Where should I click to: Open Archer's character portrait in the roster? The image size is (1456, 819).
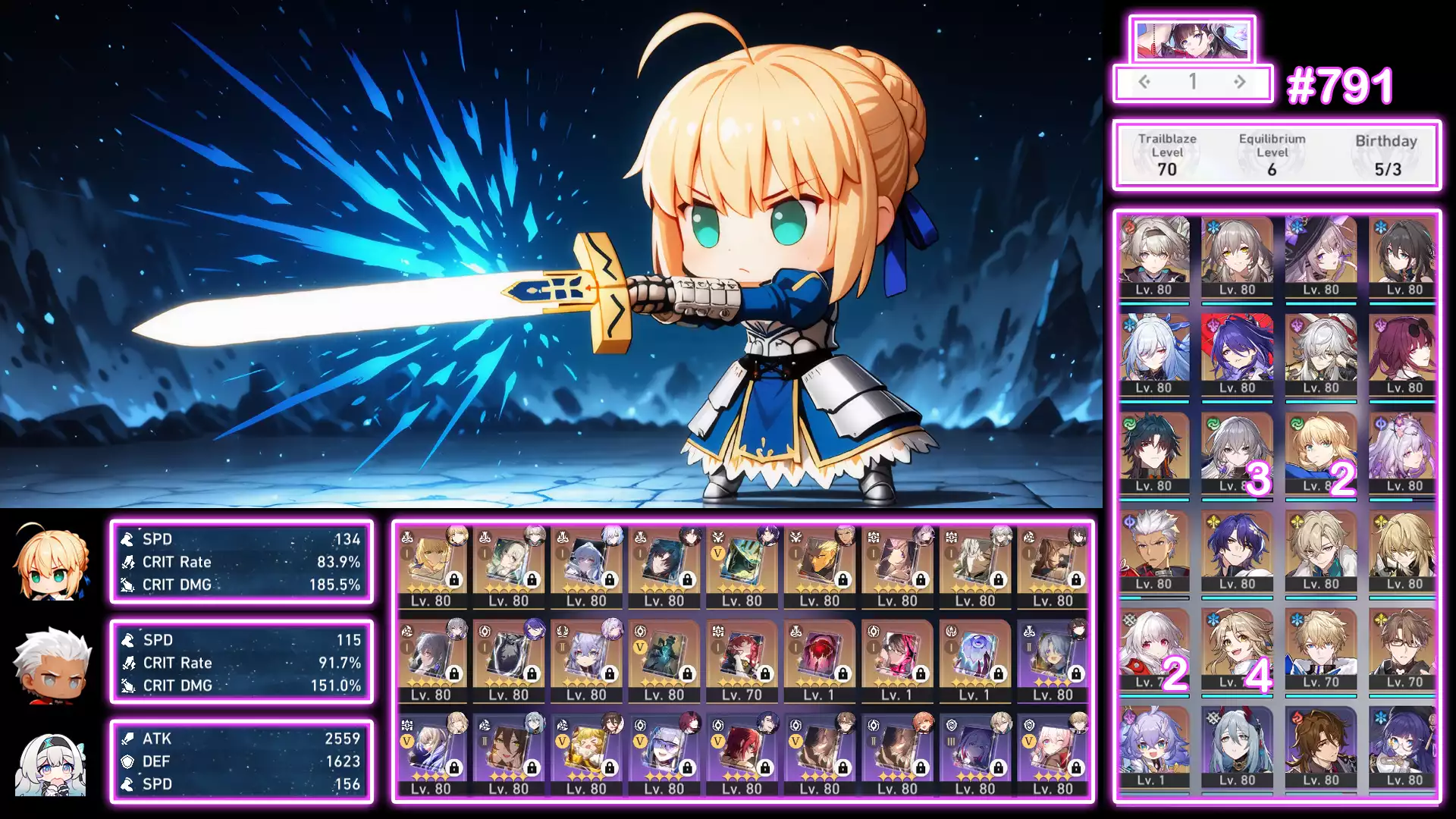point(1153,551)
